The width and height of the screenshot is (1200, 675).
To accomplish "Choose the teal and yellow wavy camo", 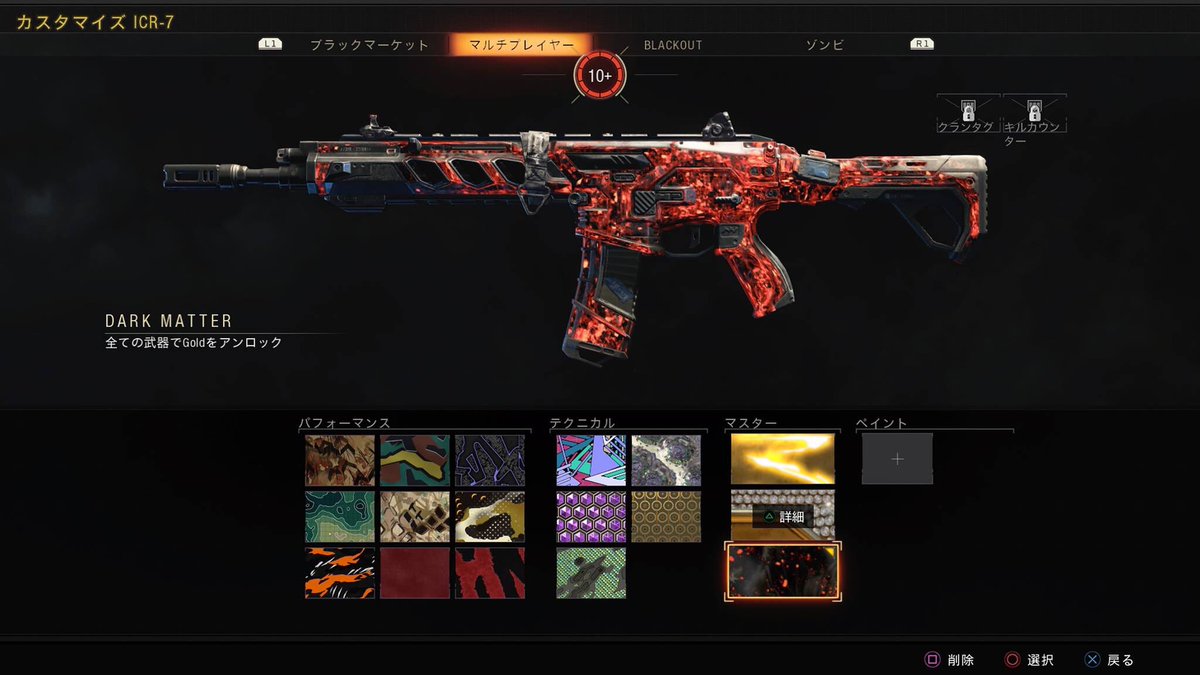I will point(415,460).
